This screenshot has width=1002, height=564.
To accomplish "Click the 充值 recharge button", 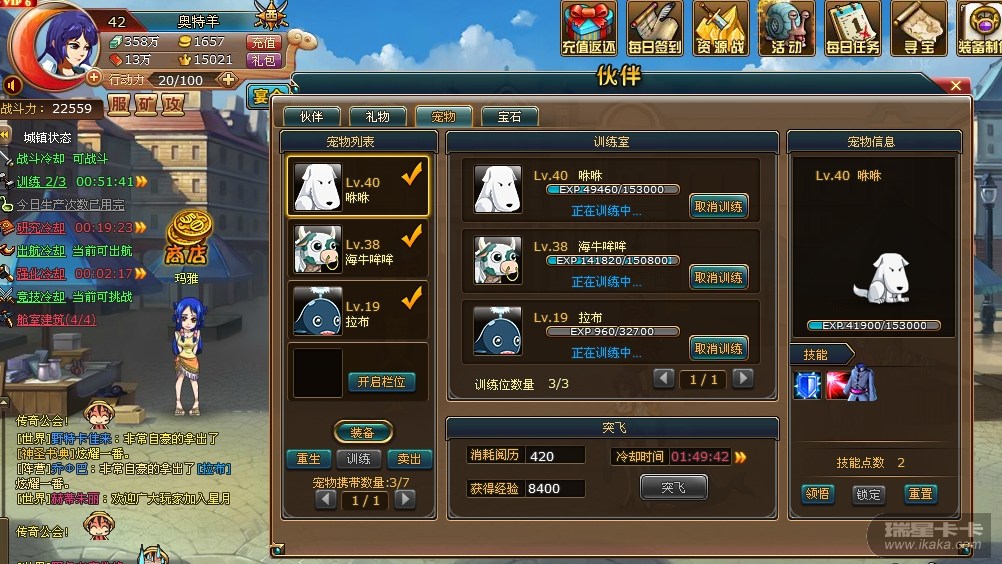I will tap(263, 42).
